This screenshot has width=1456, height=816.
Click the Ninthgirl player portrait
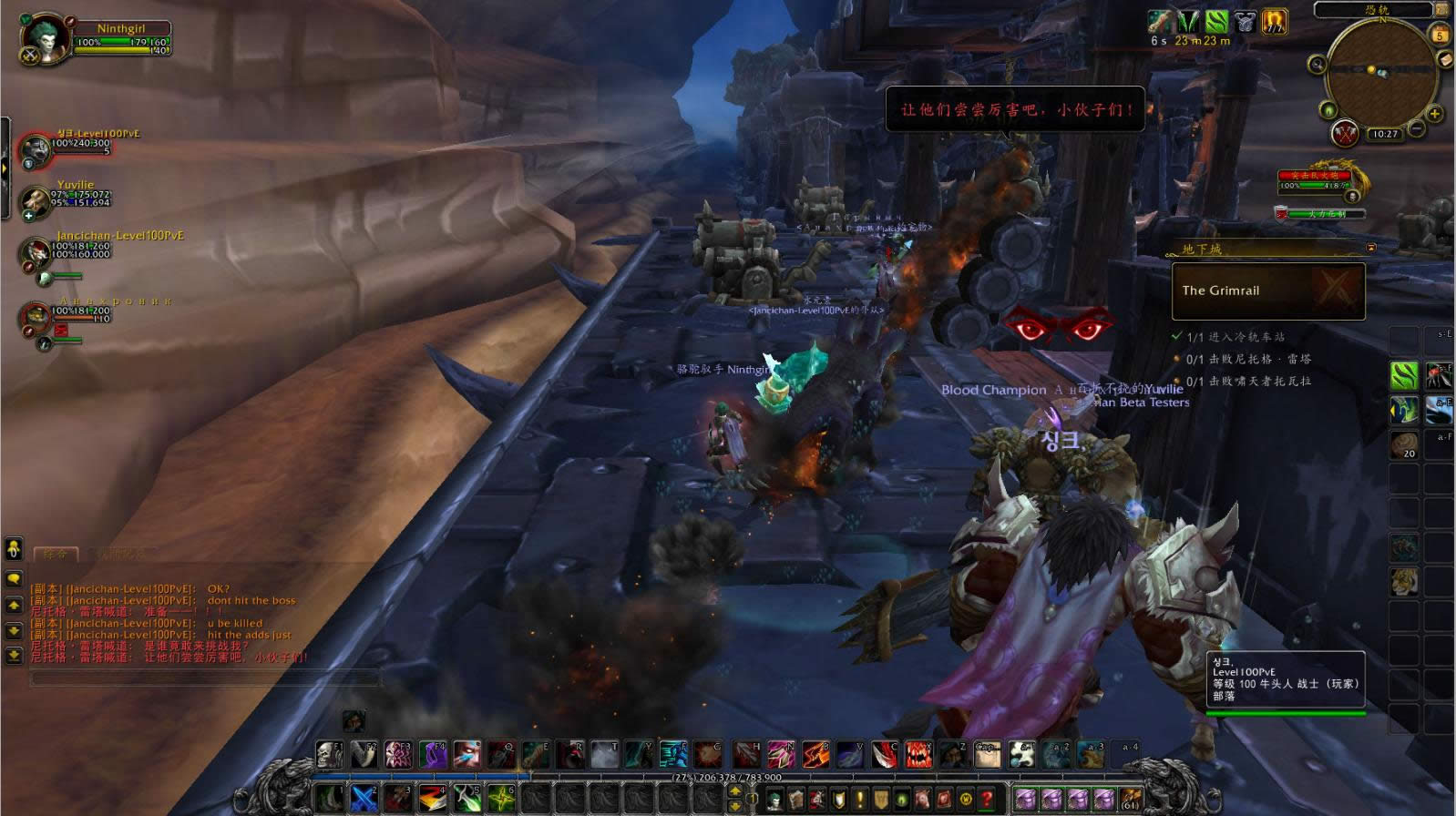[47, 38]
